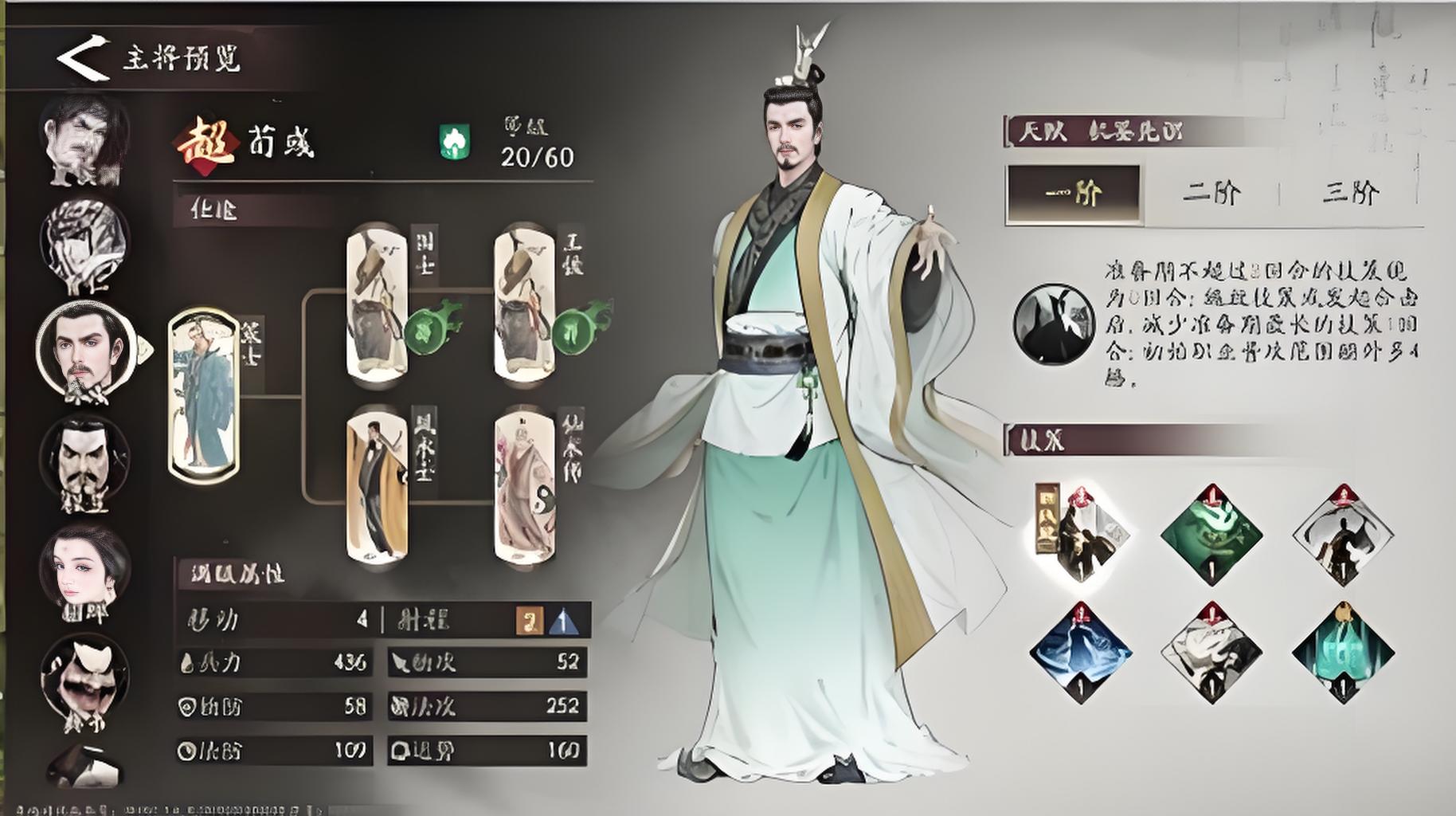
Task: Open the base class card with the blue-robed figure
Action: [204, 396]
